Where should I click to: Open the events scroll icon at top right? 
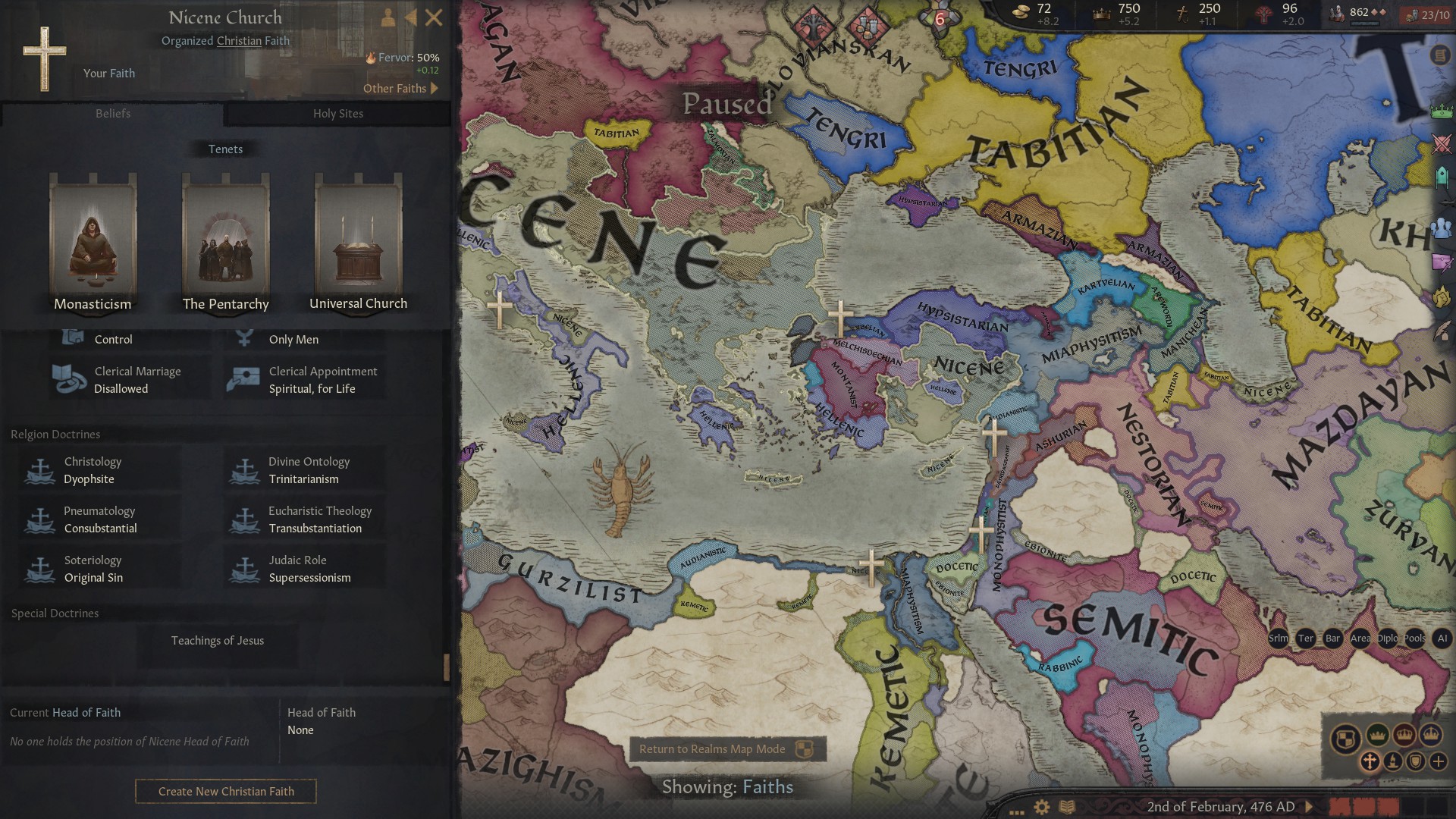pos(1439,56)
